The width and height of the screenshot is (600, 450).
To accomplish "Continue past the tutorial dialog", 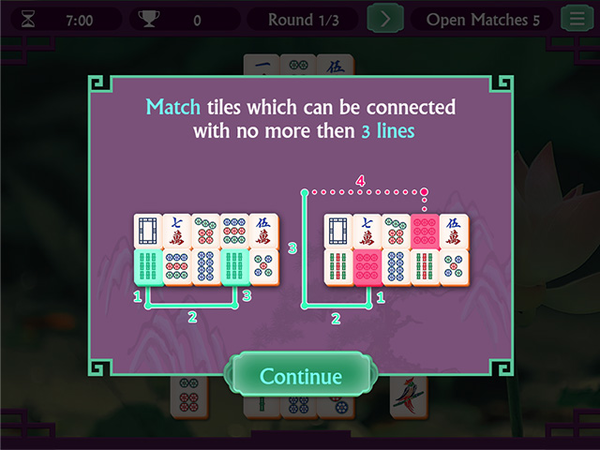I will point(300,377).
